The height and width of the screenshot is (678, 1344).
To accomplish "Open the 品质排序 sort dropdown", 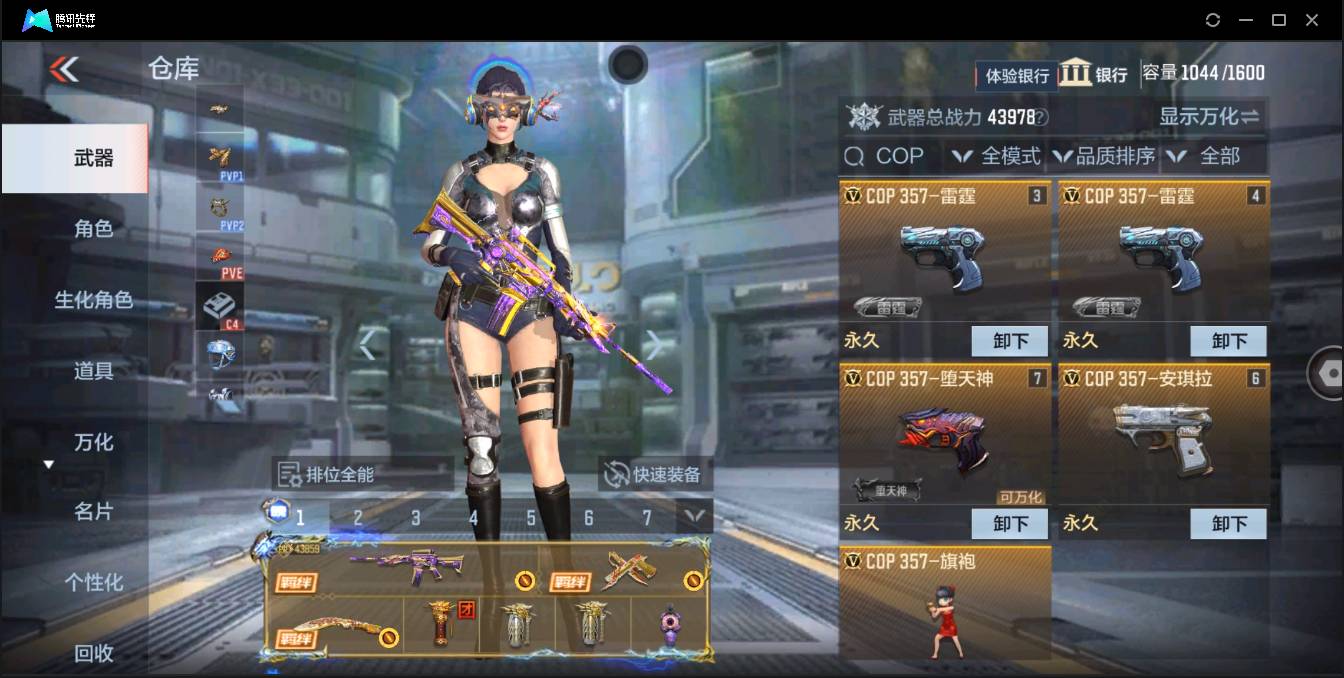I will [1104, 156].
